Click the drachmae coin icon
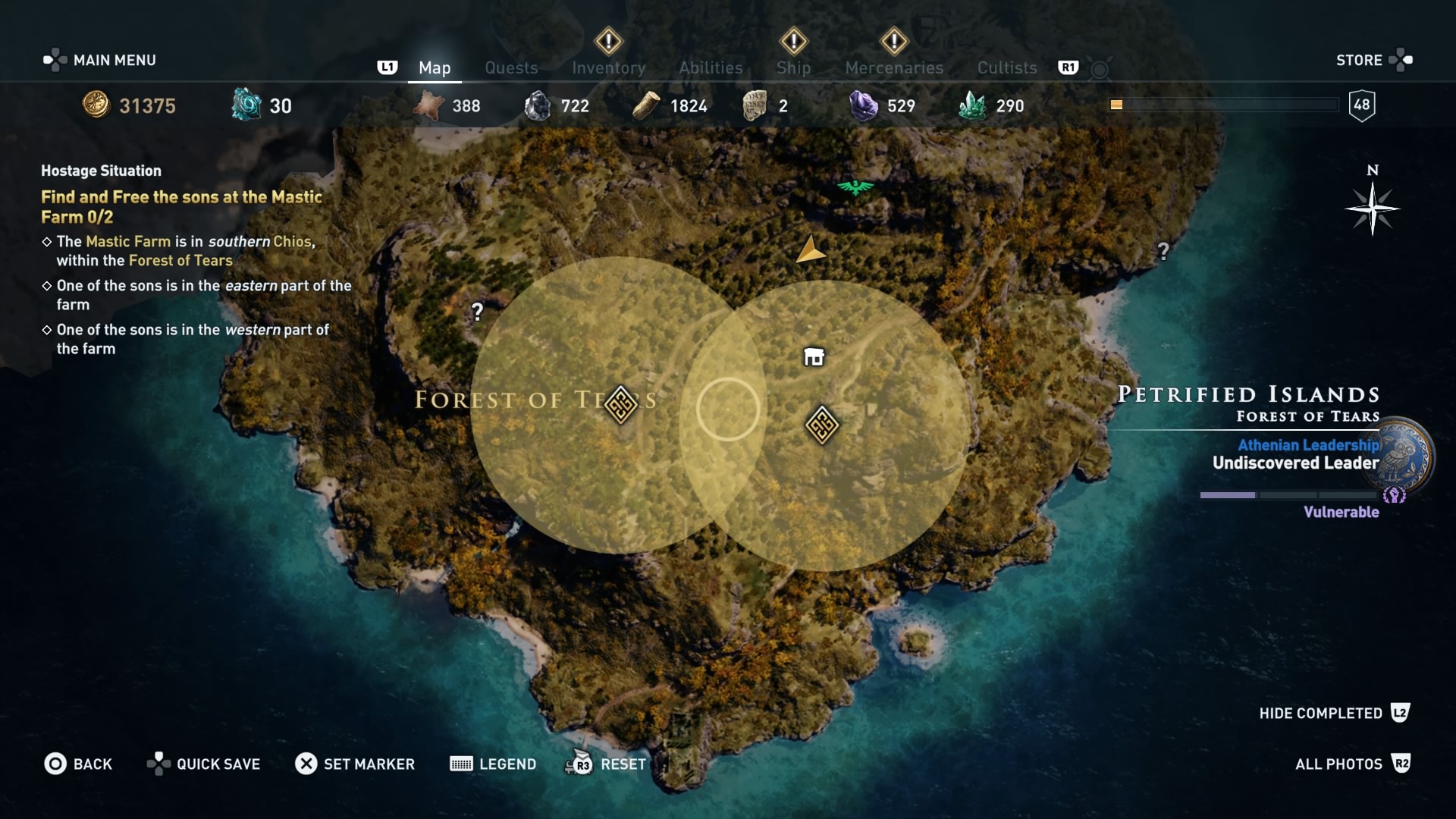The image size is (1456, 819). tap(97, 105)
